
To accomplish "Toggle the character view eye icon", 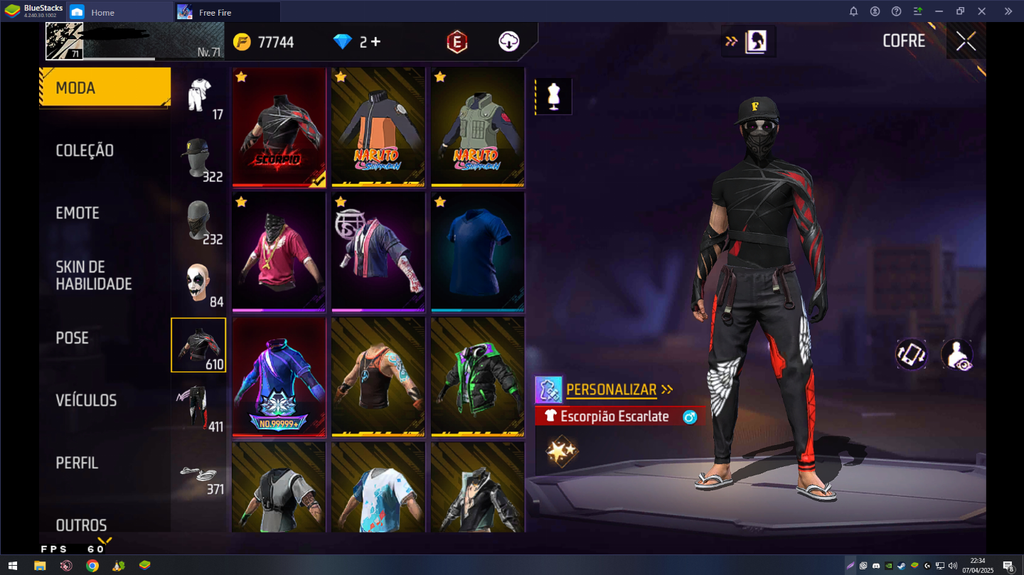I will 956,354.
